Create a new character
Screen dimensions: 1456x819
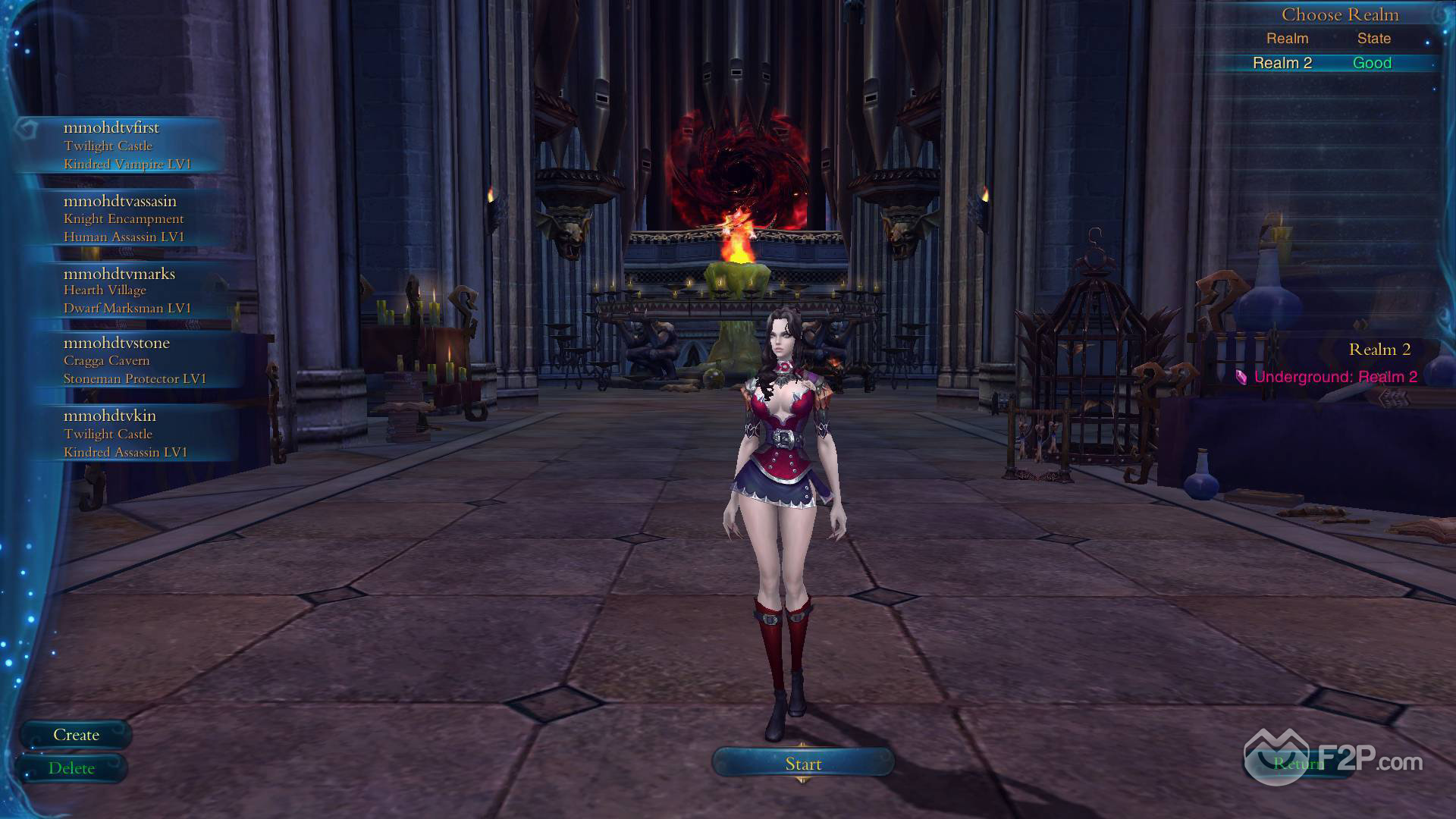[x=76, y=735]
